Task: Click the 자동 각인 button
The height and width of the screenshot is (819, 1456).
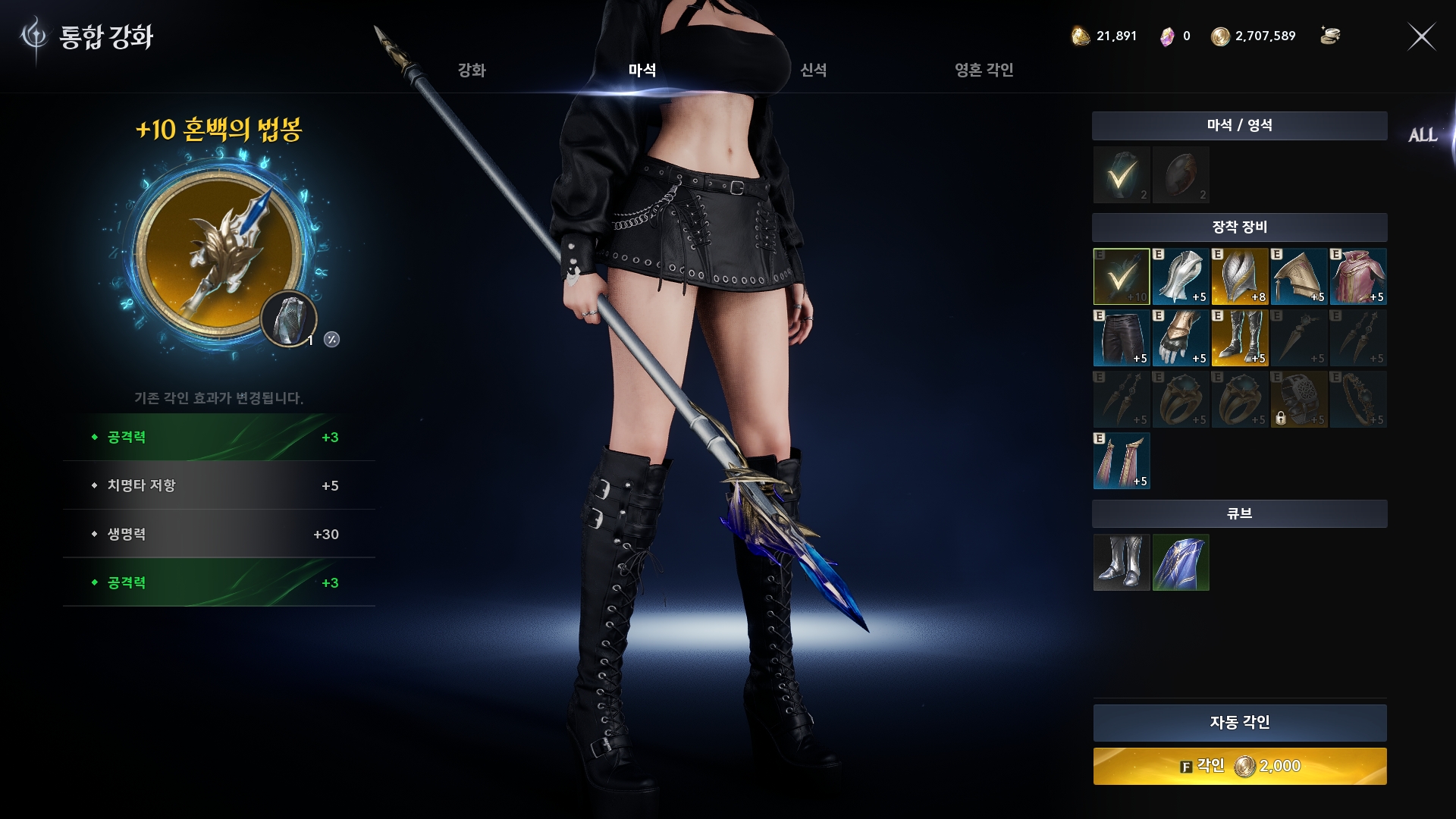Action: pos(1239,723)
